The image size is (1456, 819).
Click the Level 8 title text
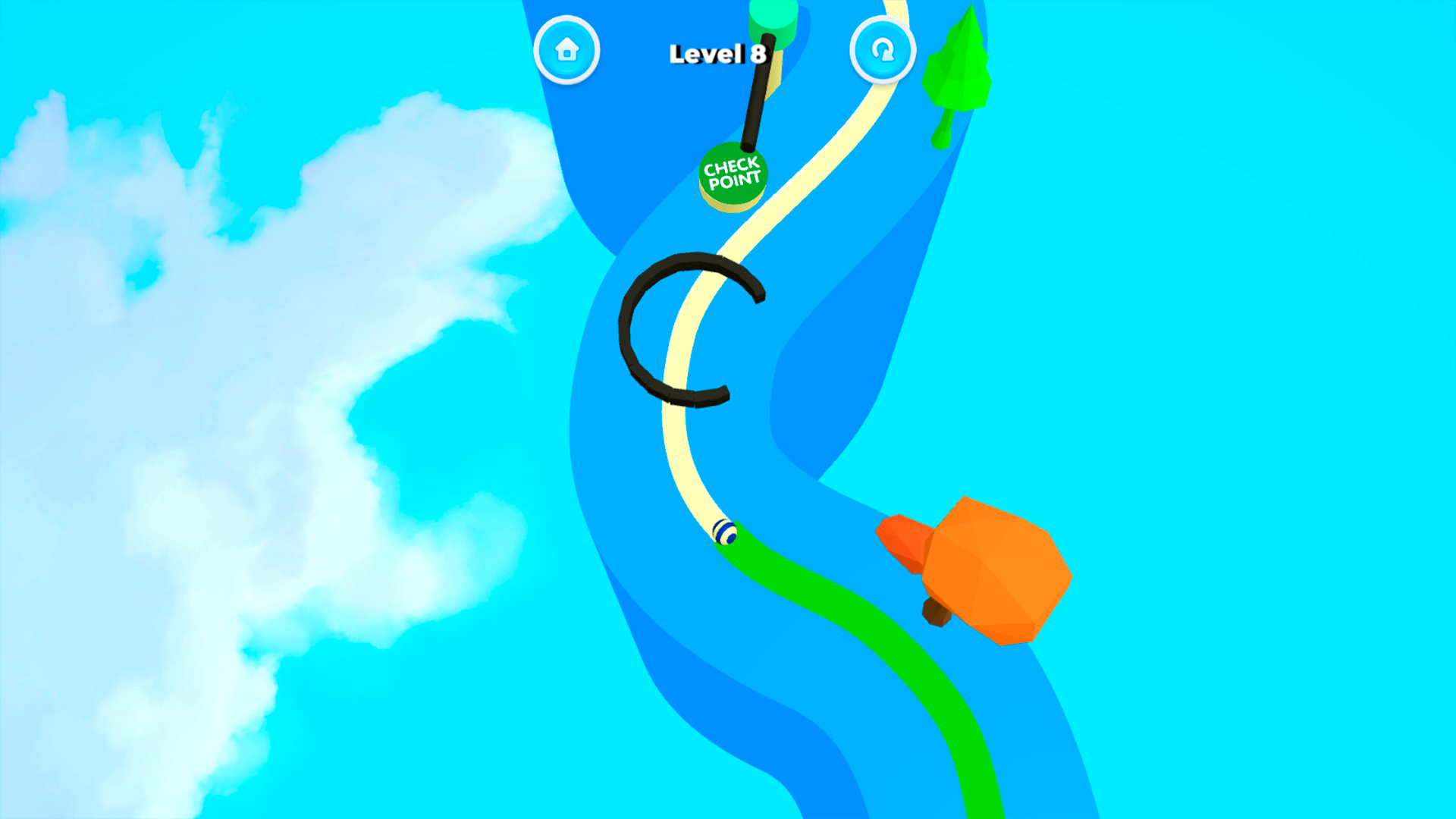point(717,53)
